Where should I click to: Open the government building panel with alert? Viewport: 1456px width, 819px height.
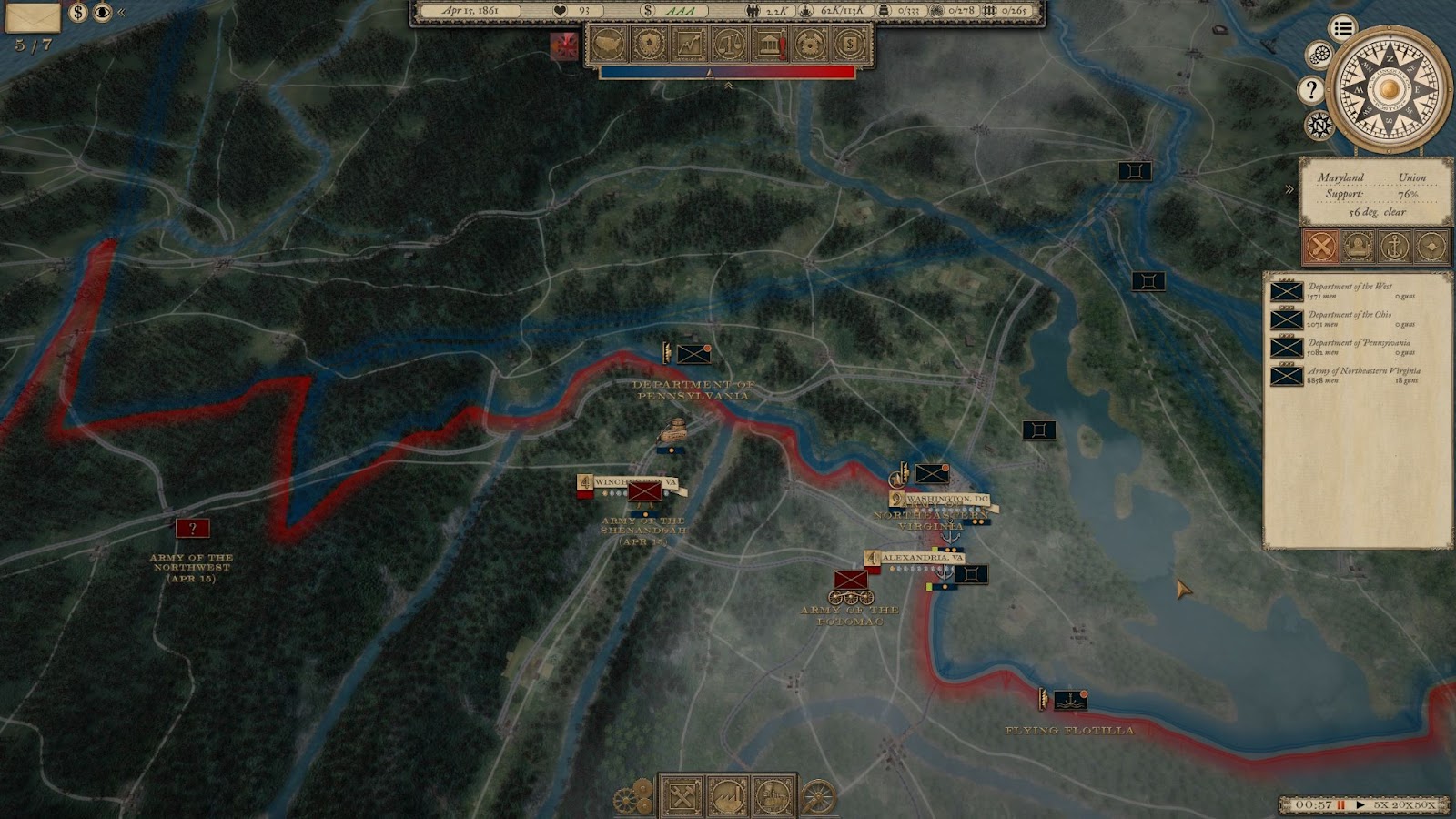point(770,44)
